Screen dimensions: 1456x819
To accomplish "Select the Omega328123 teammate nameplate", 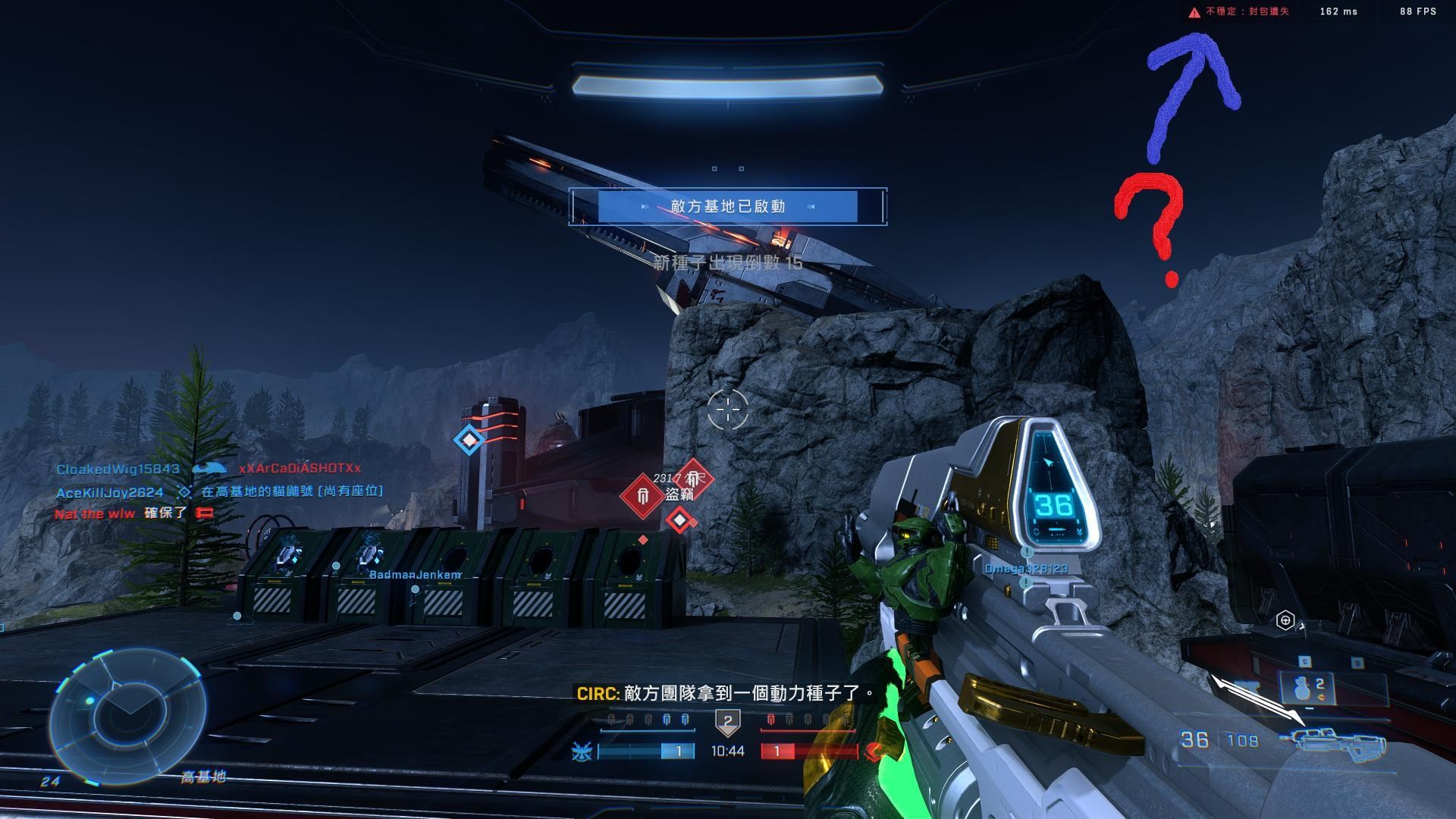I will pos(1025,569).
